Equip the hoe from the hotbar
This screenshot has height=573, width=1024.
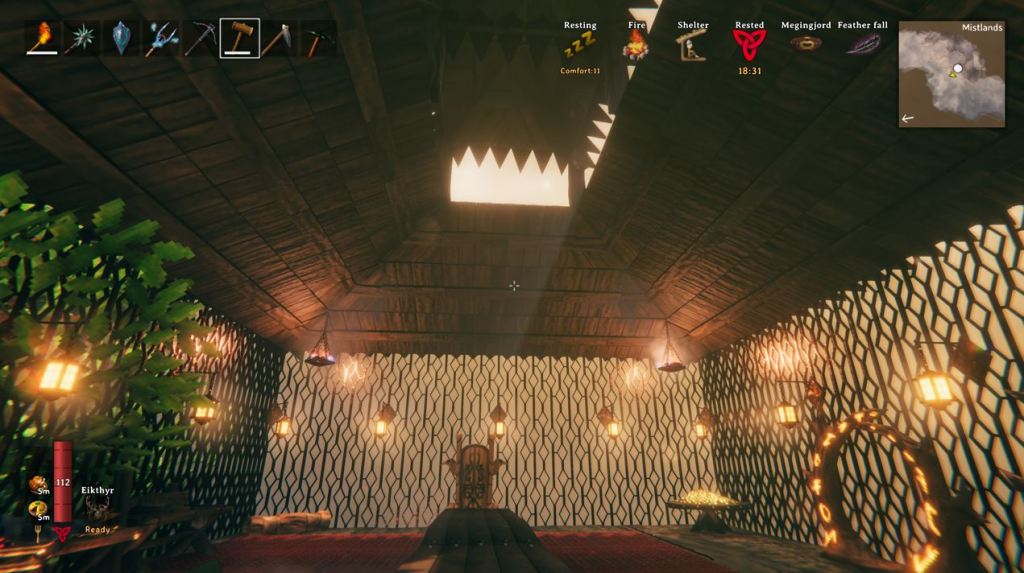[x=279, y=38]
